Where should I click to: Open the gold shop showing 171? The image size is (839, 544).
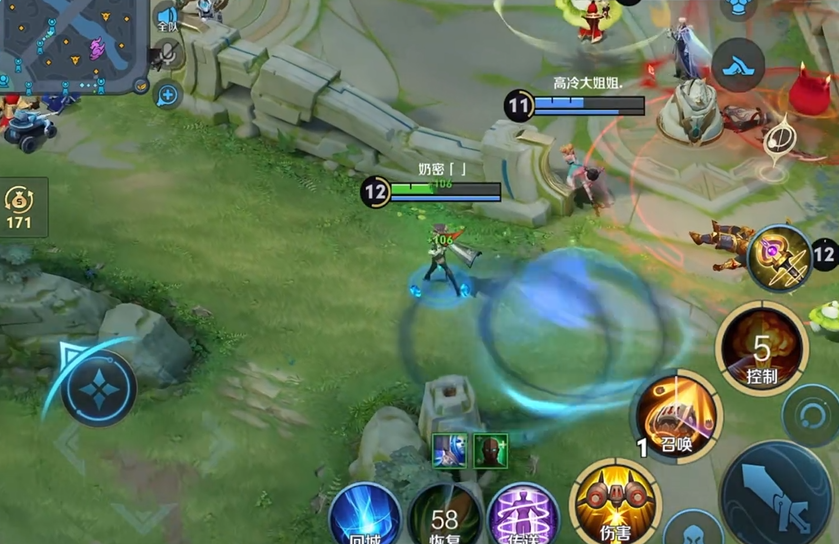point(22,207)
